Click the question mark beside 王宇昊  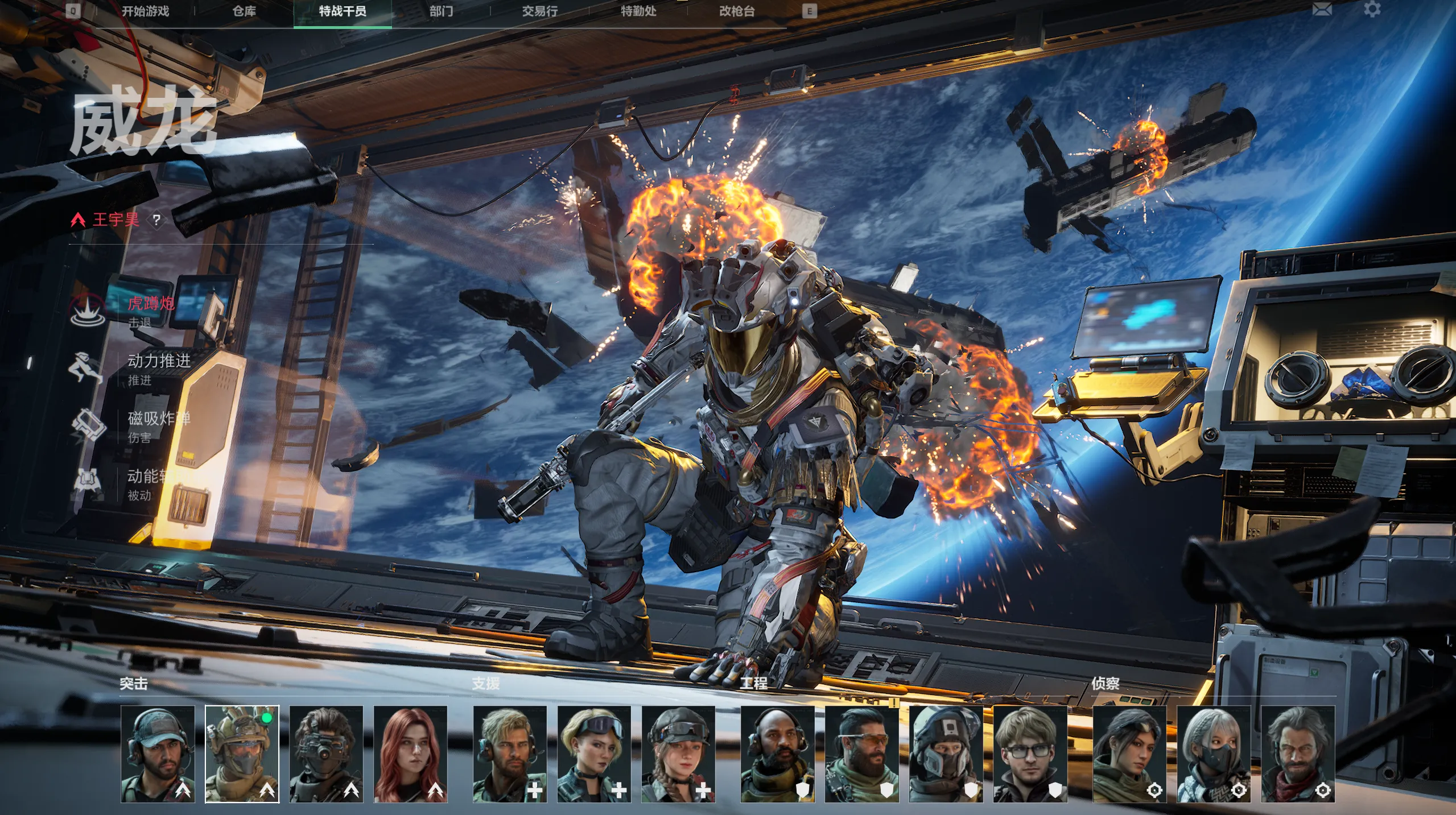156,220
